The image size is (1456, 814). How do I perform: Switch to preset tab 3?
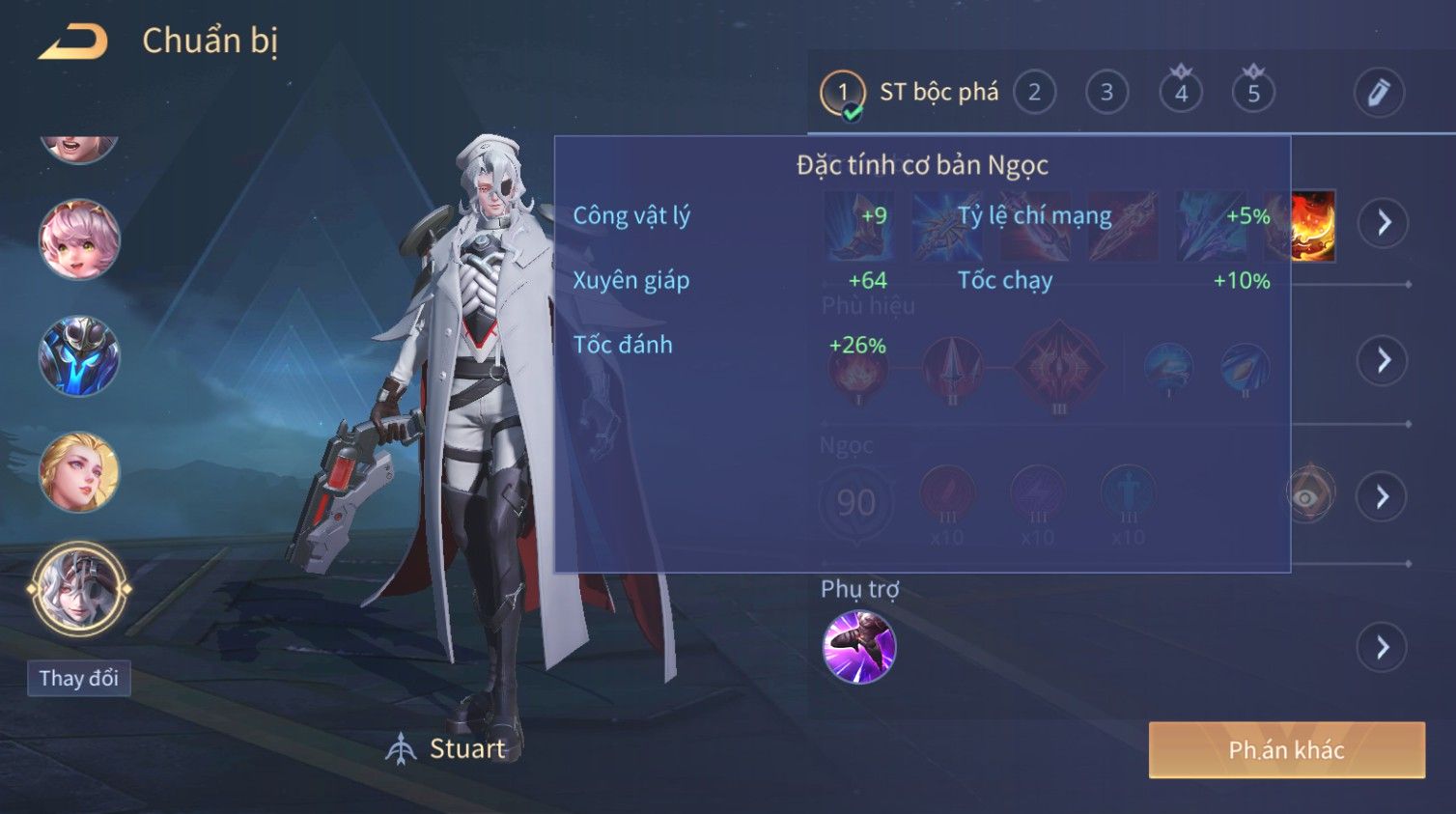pos(1106,93)
